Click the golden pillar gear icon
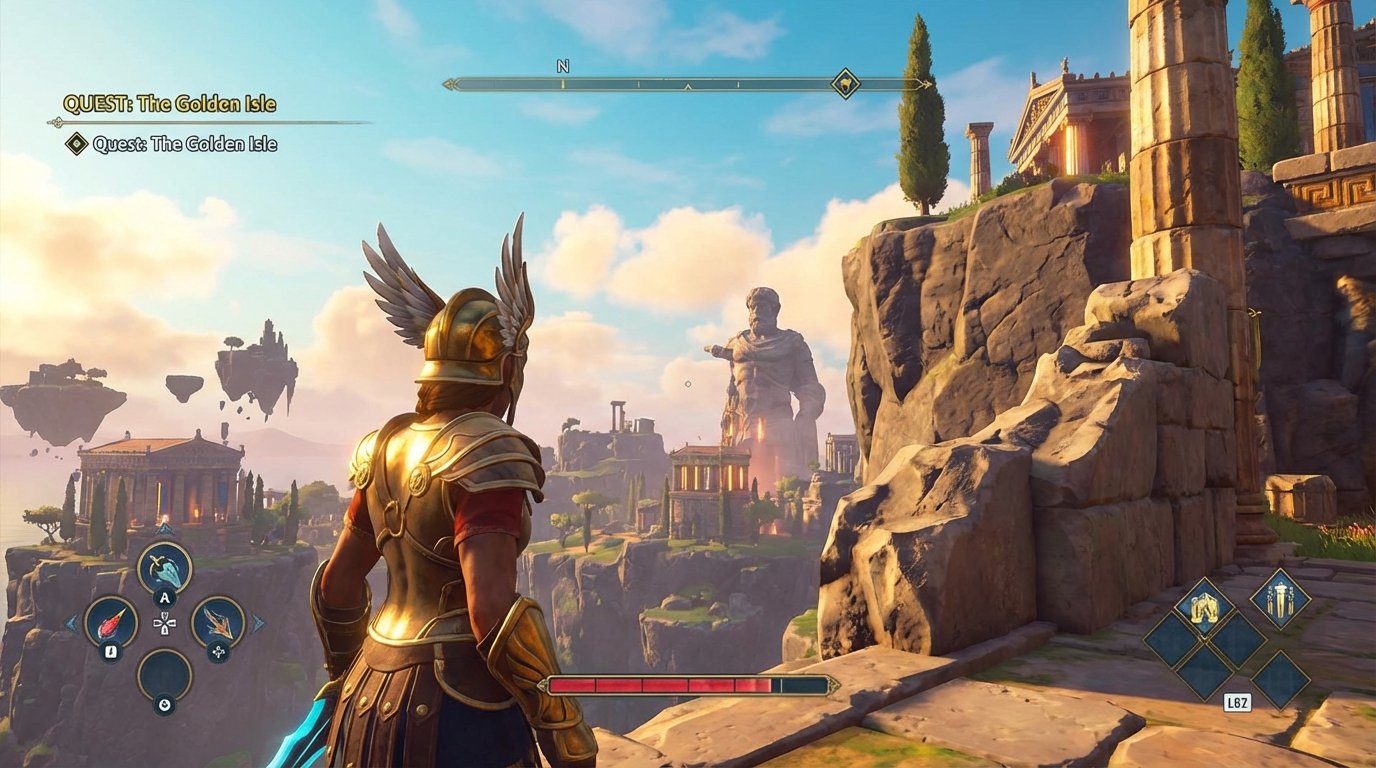This screenshot has width=1376, height=768. (x=1280, y=601)
